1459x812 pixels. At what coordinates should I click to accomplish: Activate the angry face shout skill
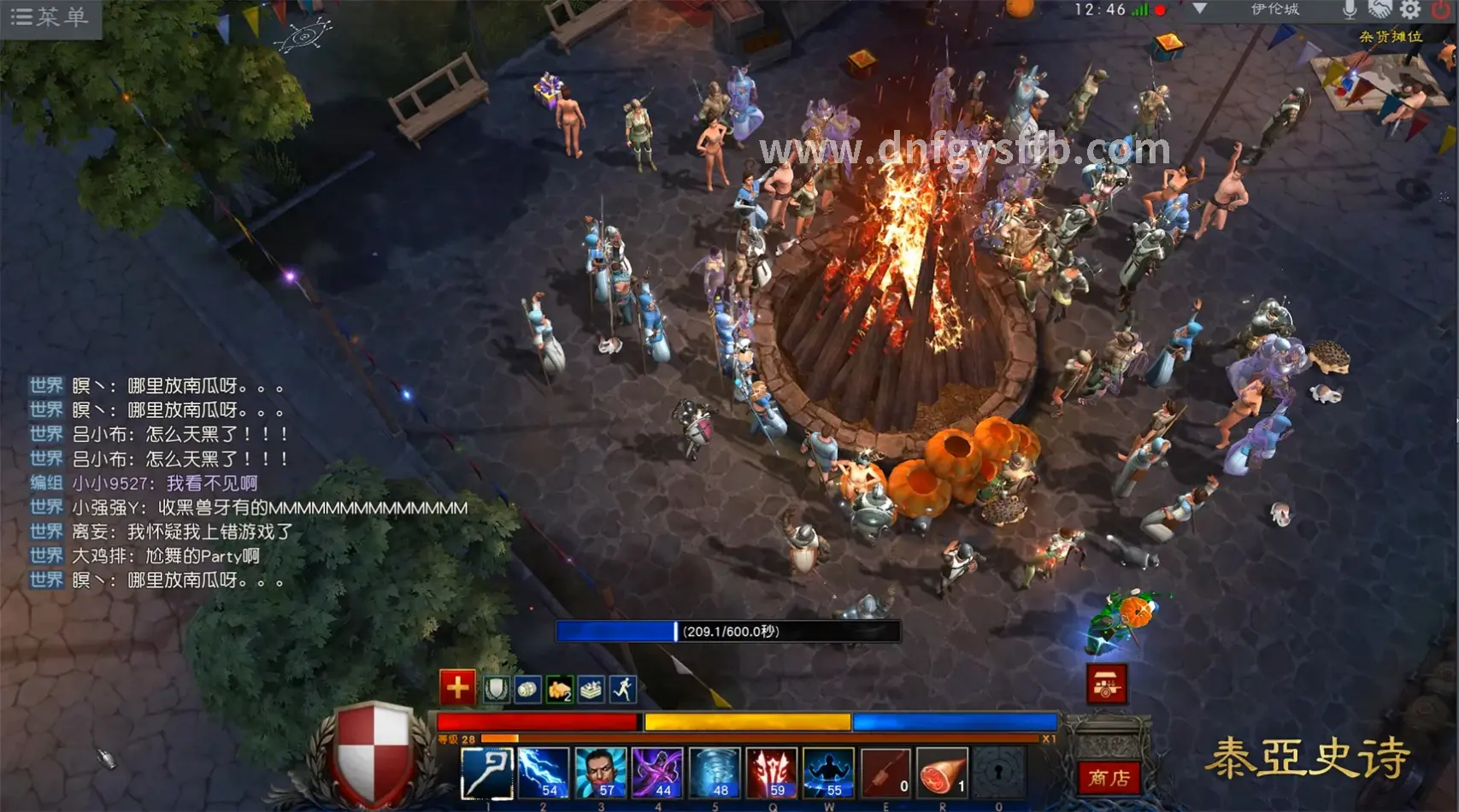pos(601,773)
